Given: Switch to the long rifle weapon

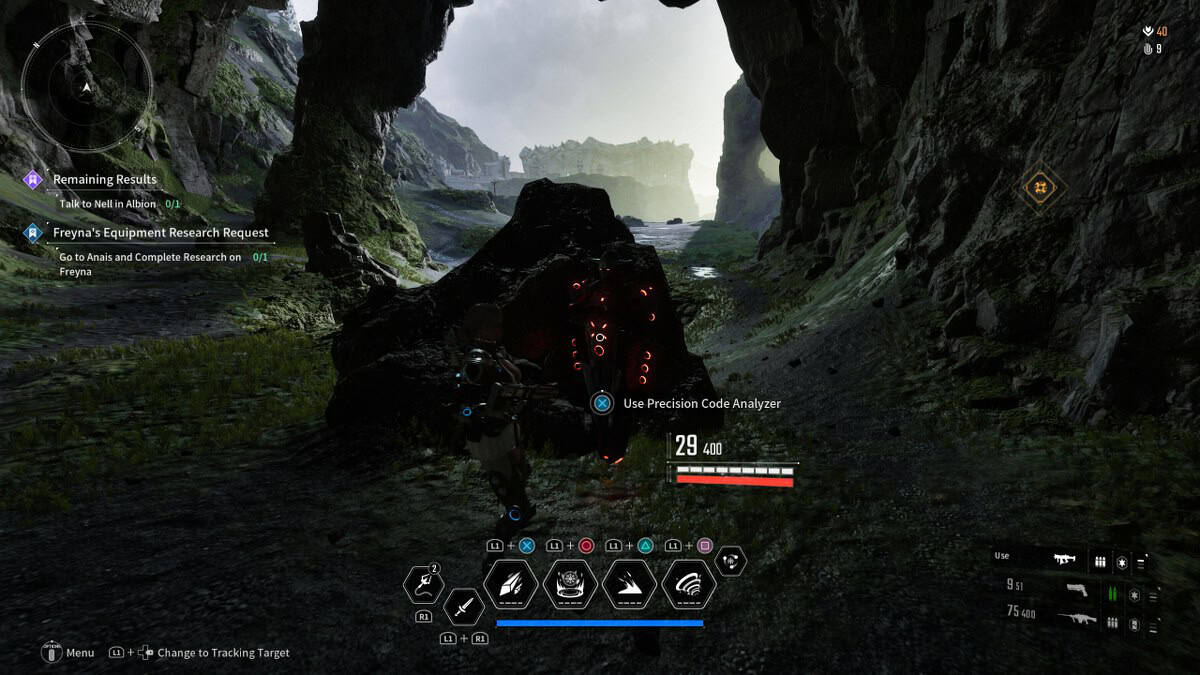Looking at the screenshot, I should (x=1076, y=620).
